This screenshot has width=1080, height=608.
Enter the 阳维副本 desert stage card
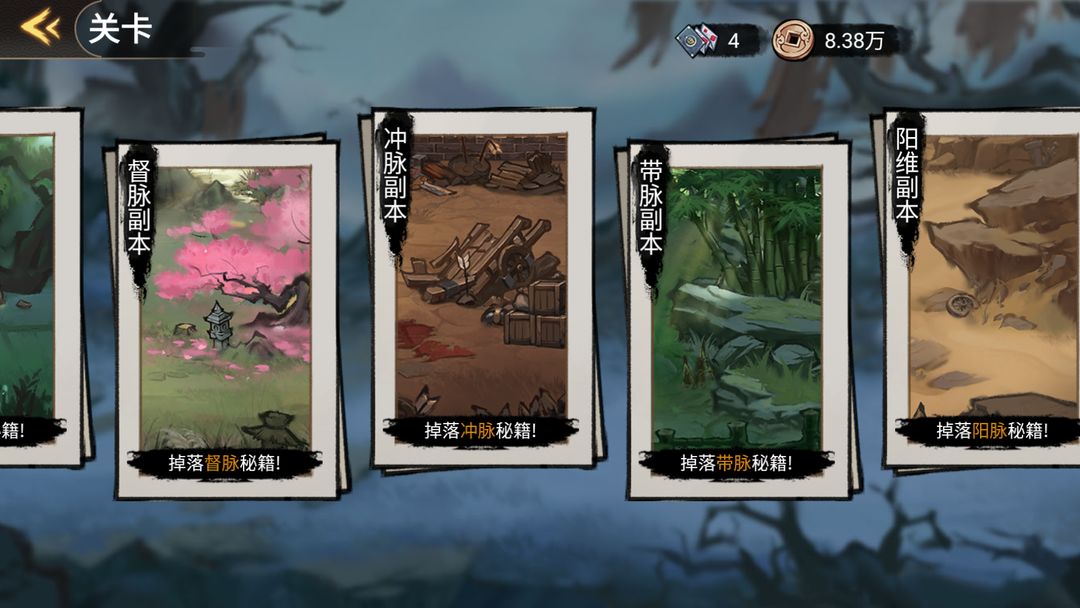(x=985, y=288)
